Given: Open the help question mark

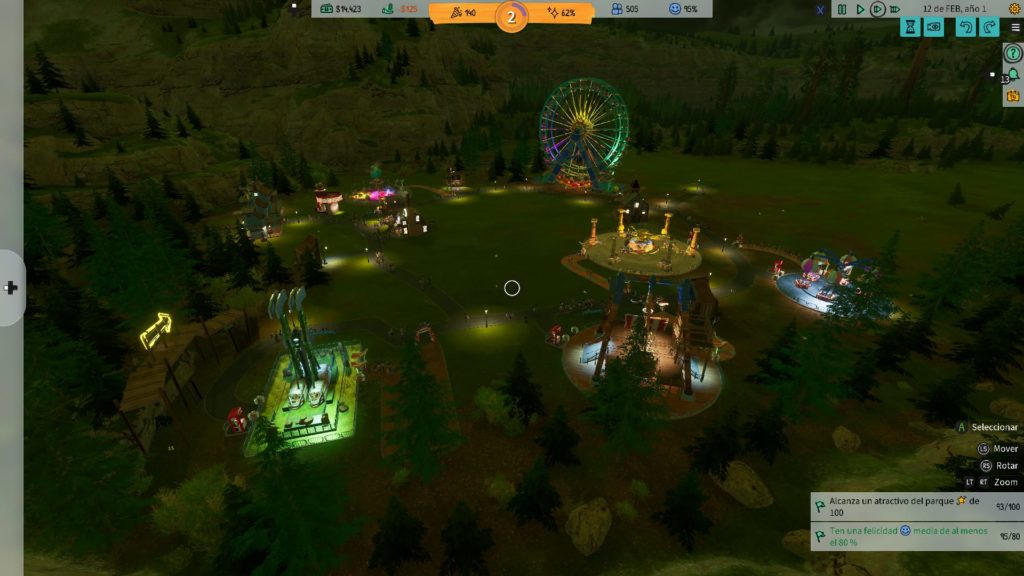Looking at the screenshot, I should pos(1012,53).
